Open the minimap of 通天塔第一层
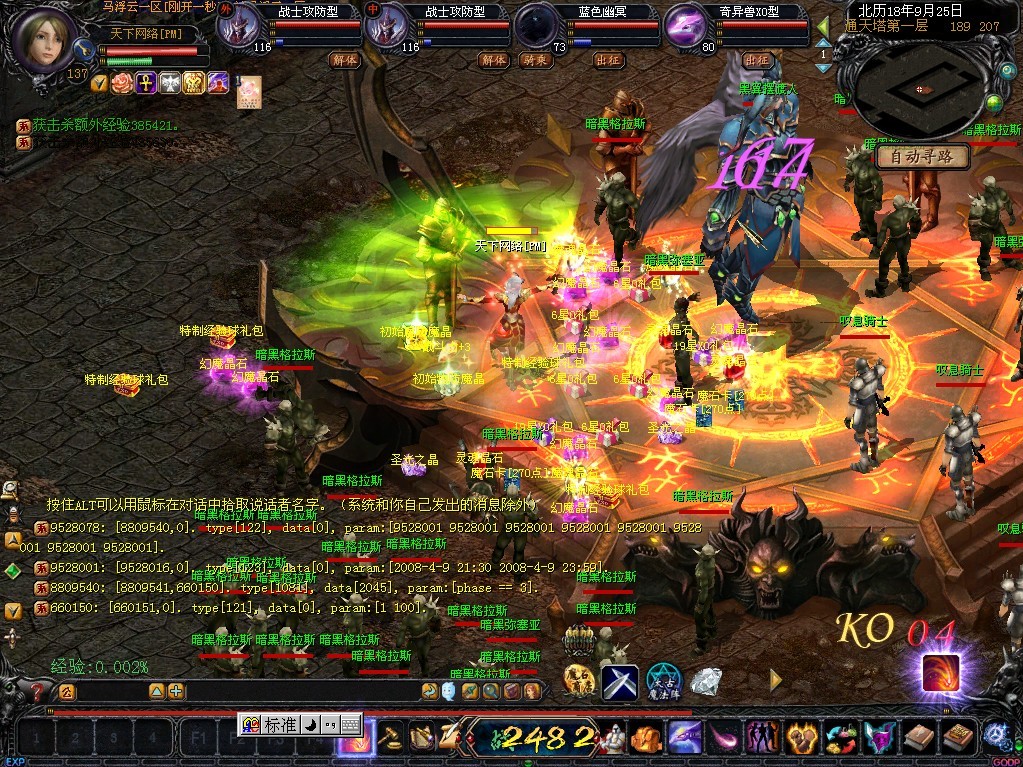The image size is (1023, 767). tap(919, 88)
